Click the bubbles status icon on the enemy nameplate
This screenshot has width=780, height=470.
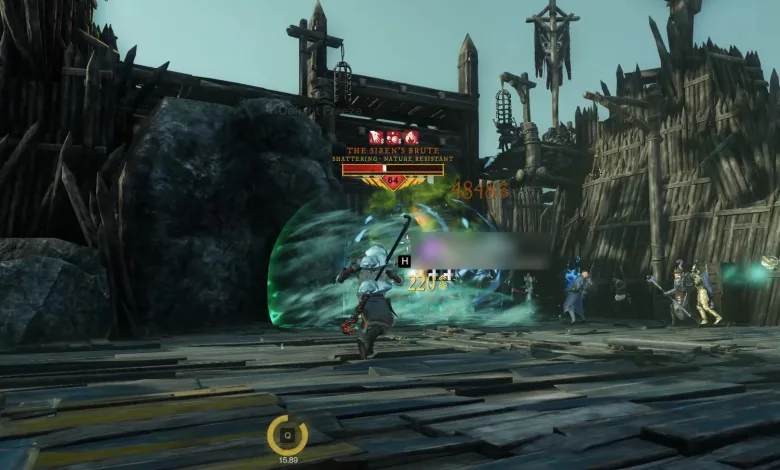[393, 137]
